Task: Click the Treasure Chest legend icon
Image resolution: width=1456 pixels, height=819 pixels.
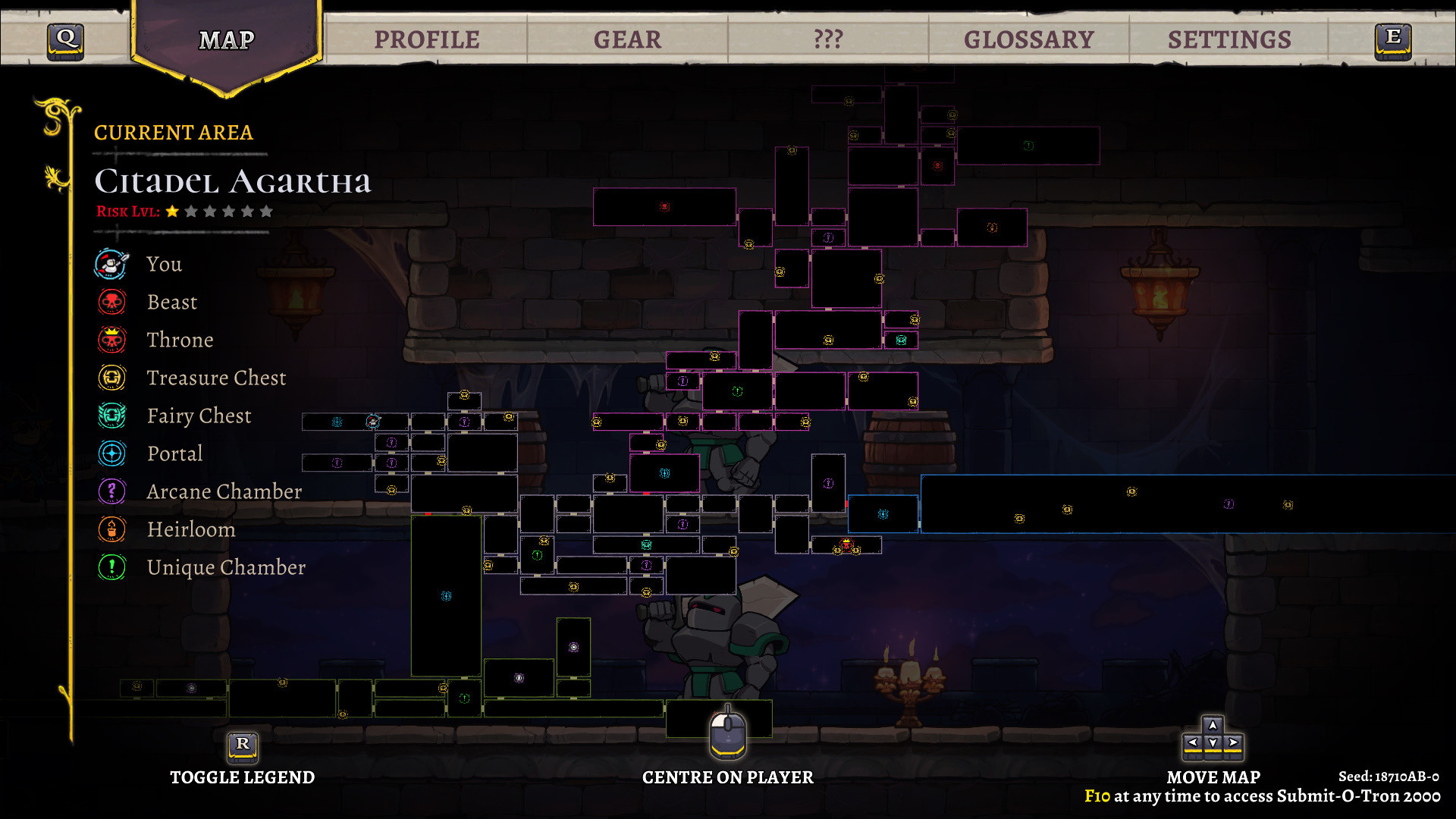Action: [111, 378]
